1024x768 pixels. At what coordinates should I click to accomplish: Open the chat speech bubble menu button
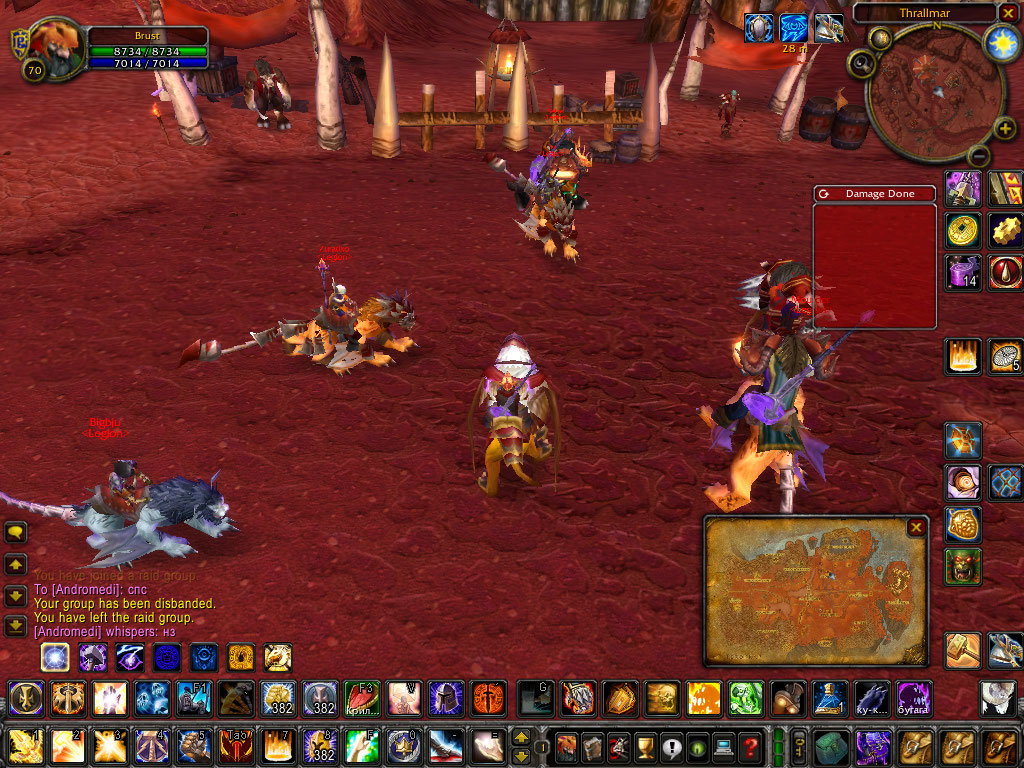coord(15,533)
